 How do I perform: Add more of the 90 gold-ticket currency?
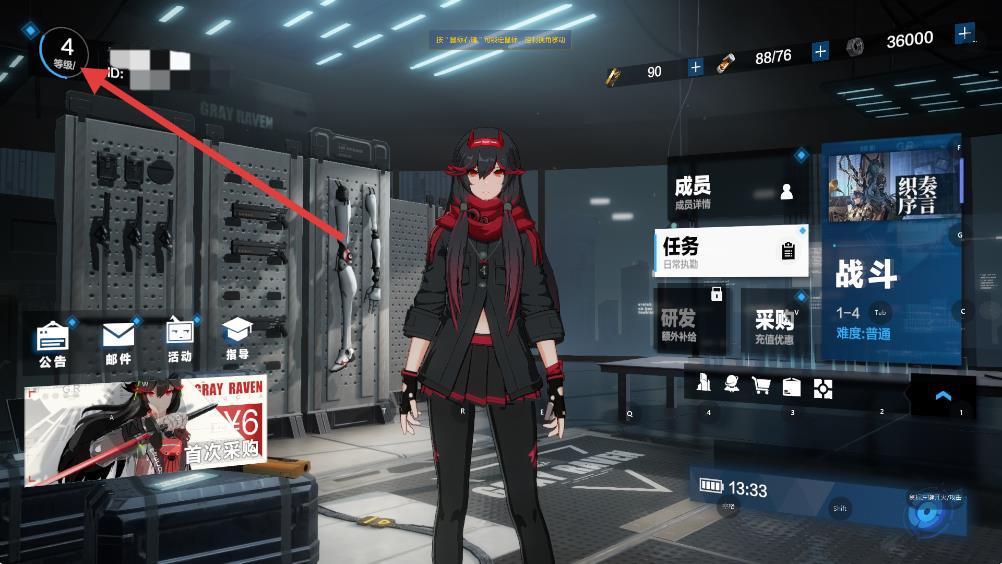point(696,68)
